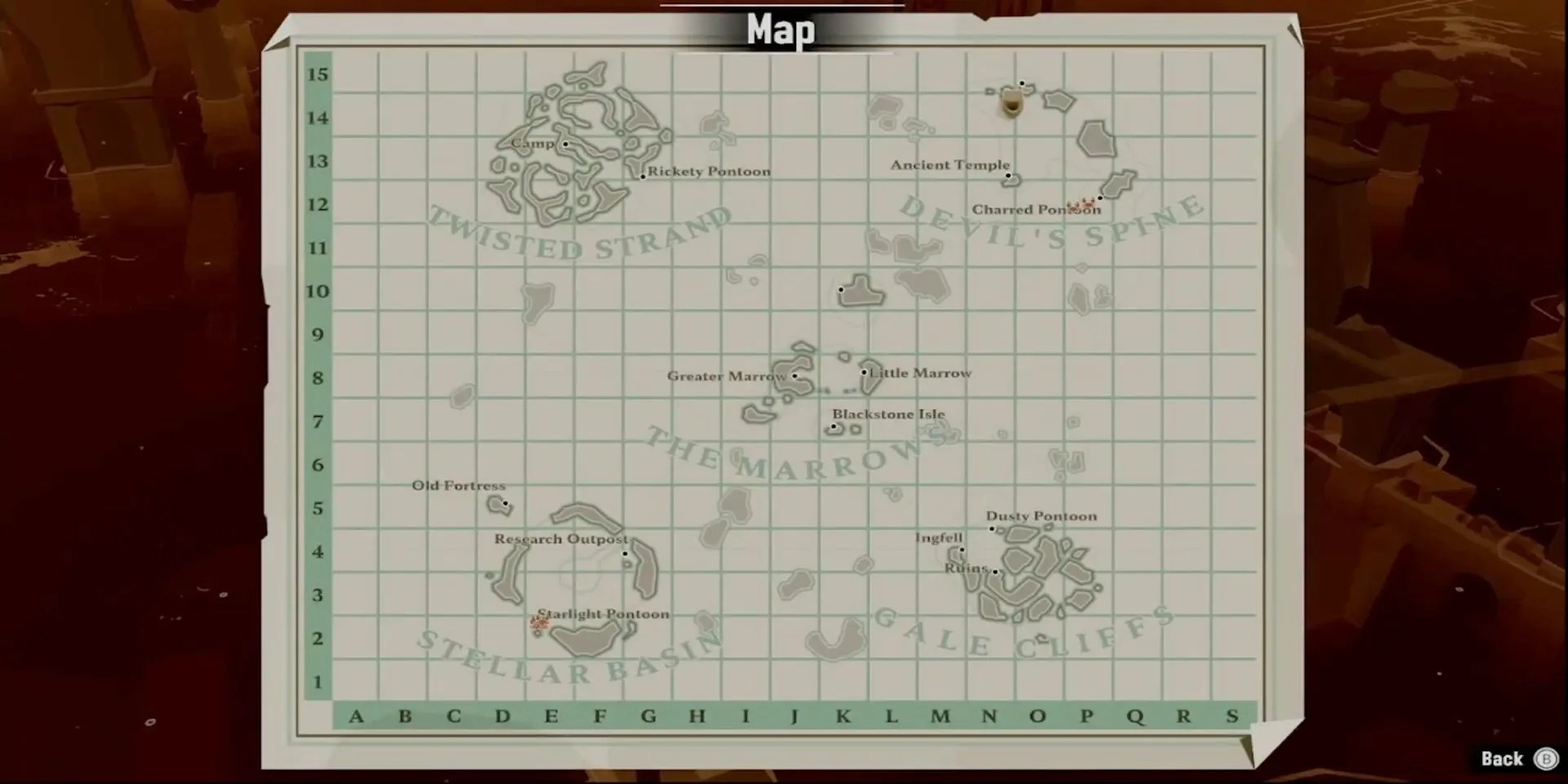Click the Little Marrow location dot
1568x784 pixels.
click(863, 372)
